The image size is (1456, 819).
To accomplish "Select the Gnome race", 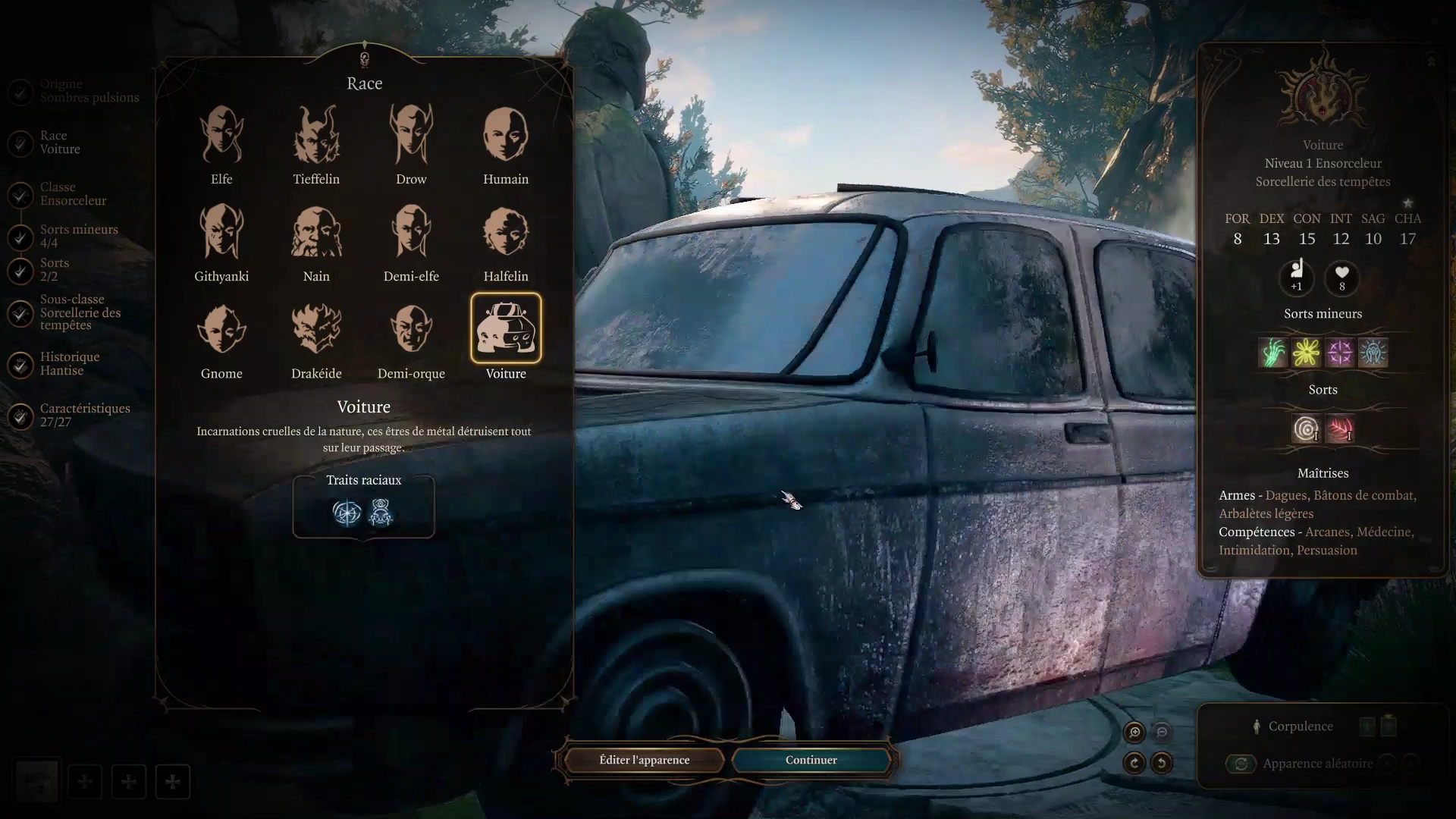I will pyautogui.click(x=221, y=330).
